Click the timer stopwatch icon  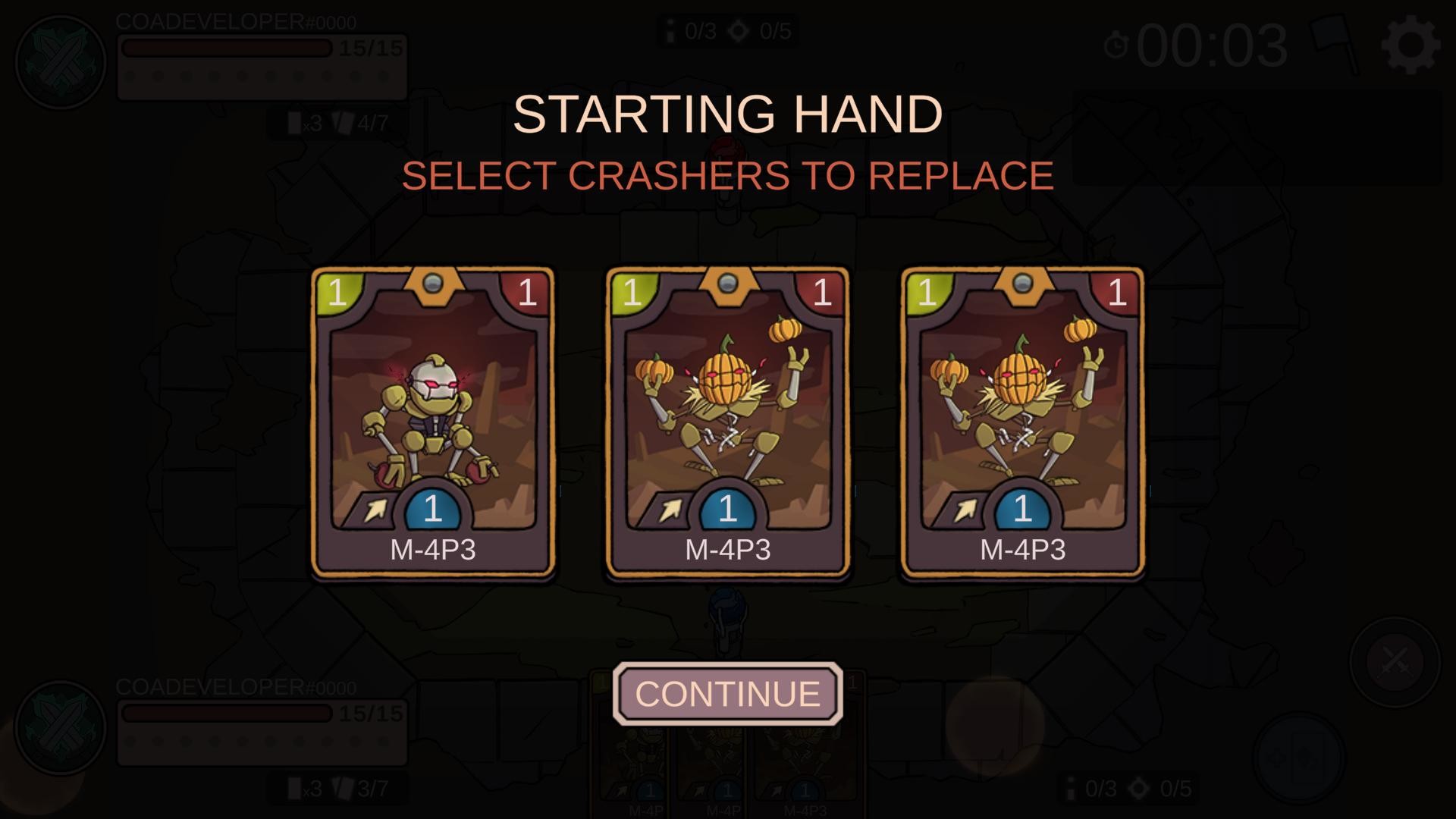click(1115, 47)
